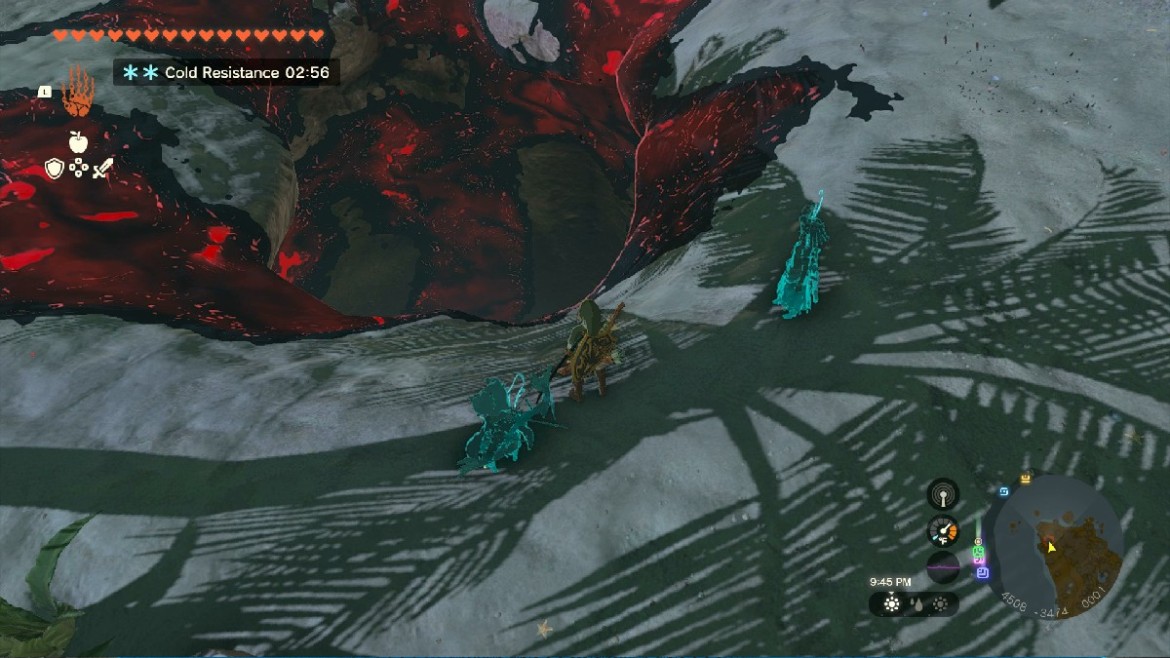1170x658 pixels.
Task: Open the sword weapon quick-select icon
Action: (103, 168)
